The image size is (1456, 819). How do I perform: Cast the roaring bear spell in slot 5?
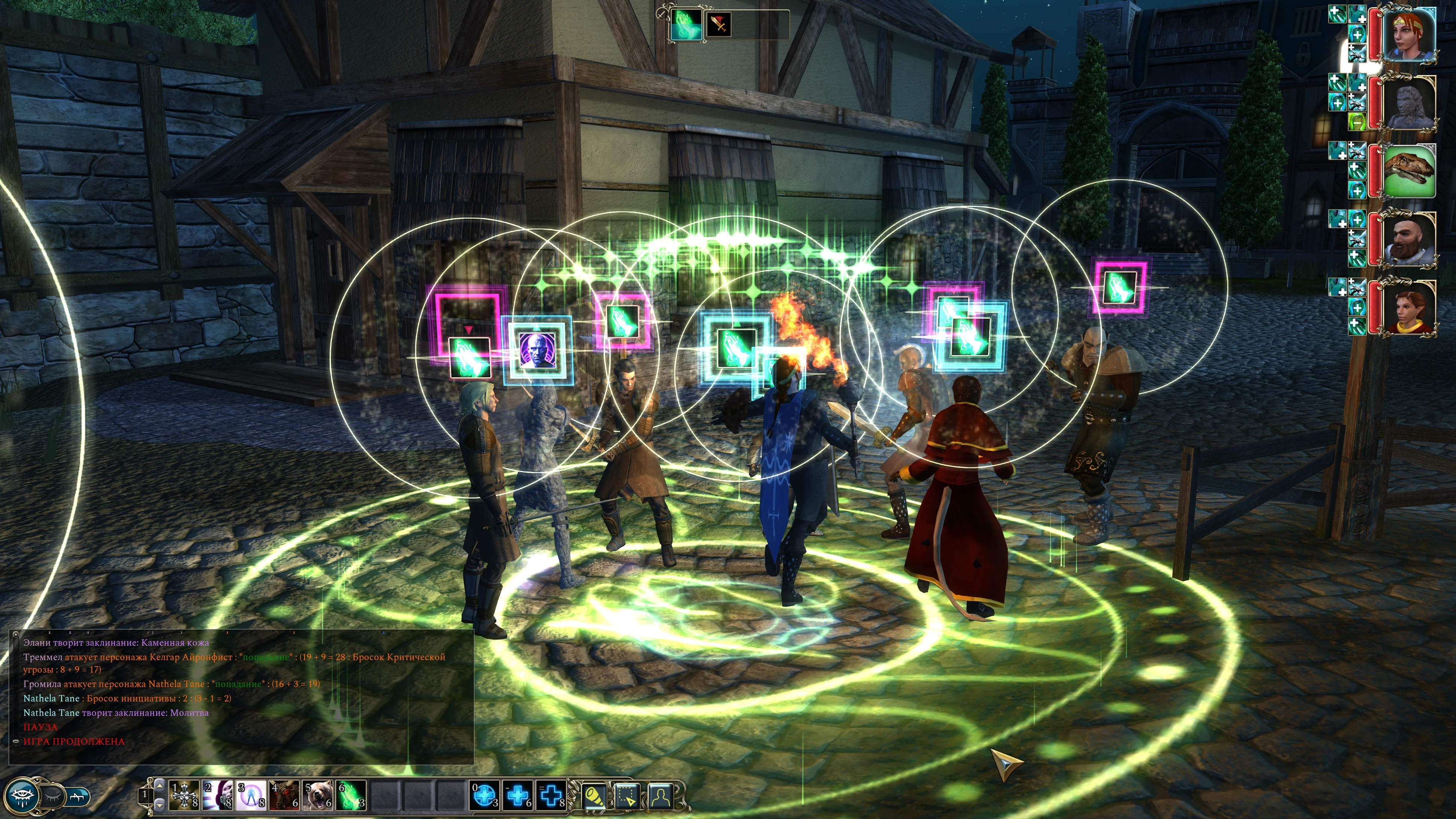click(x=318, y=795)
